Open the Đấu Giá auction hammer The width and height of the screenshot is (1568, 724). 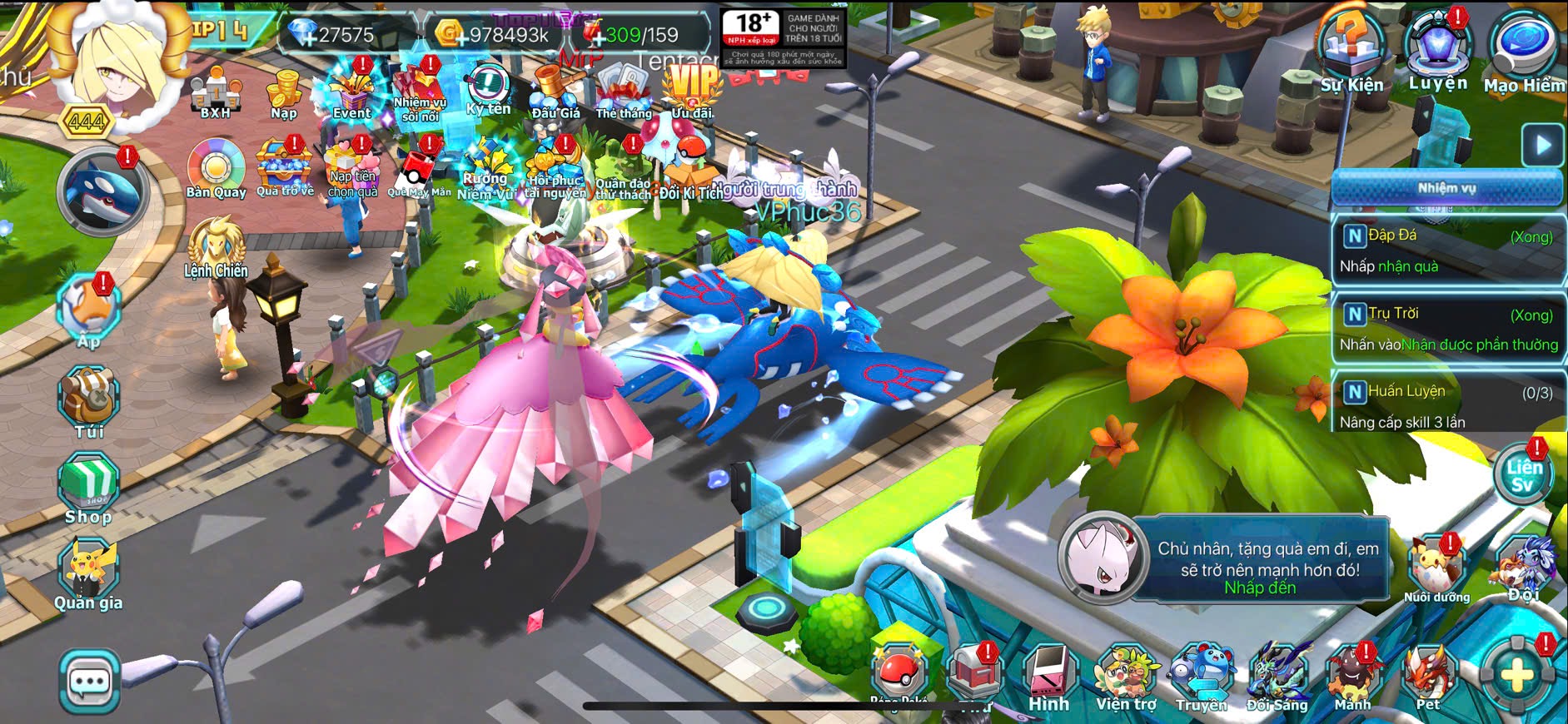click(555, 93)
